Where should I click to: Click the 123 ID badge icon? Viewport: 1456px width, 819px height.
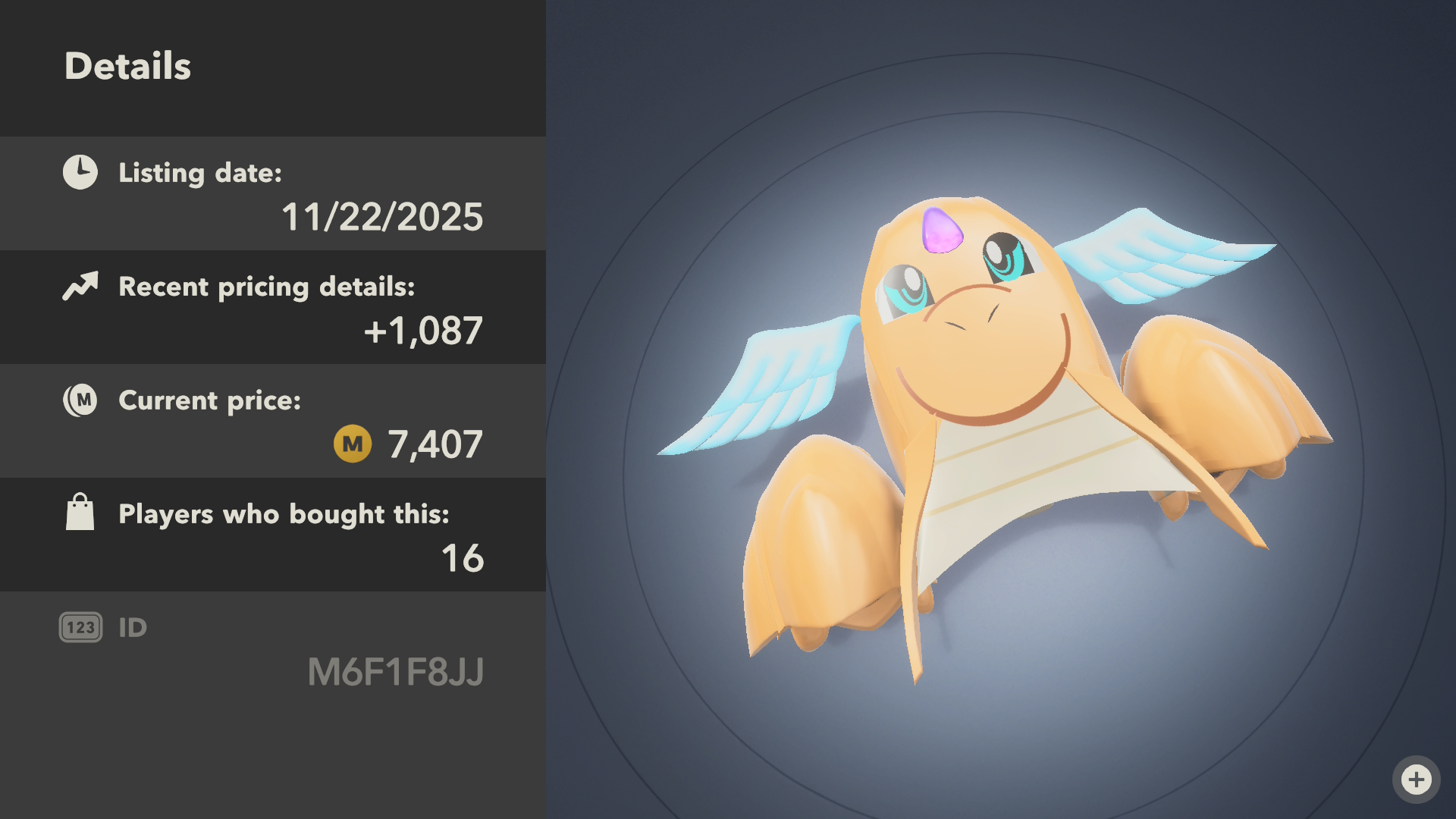[80, 626]
